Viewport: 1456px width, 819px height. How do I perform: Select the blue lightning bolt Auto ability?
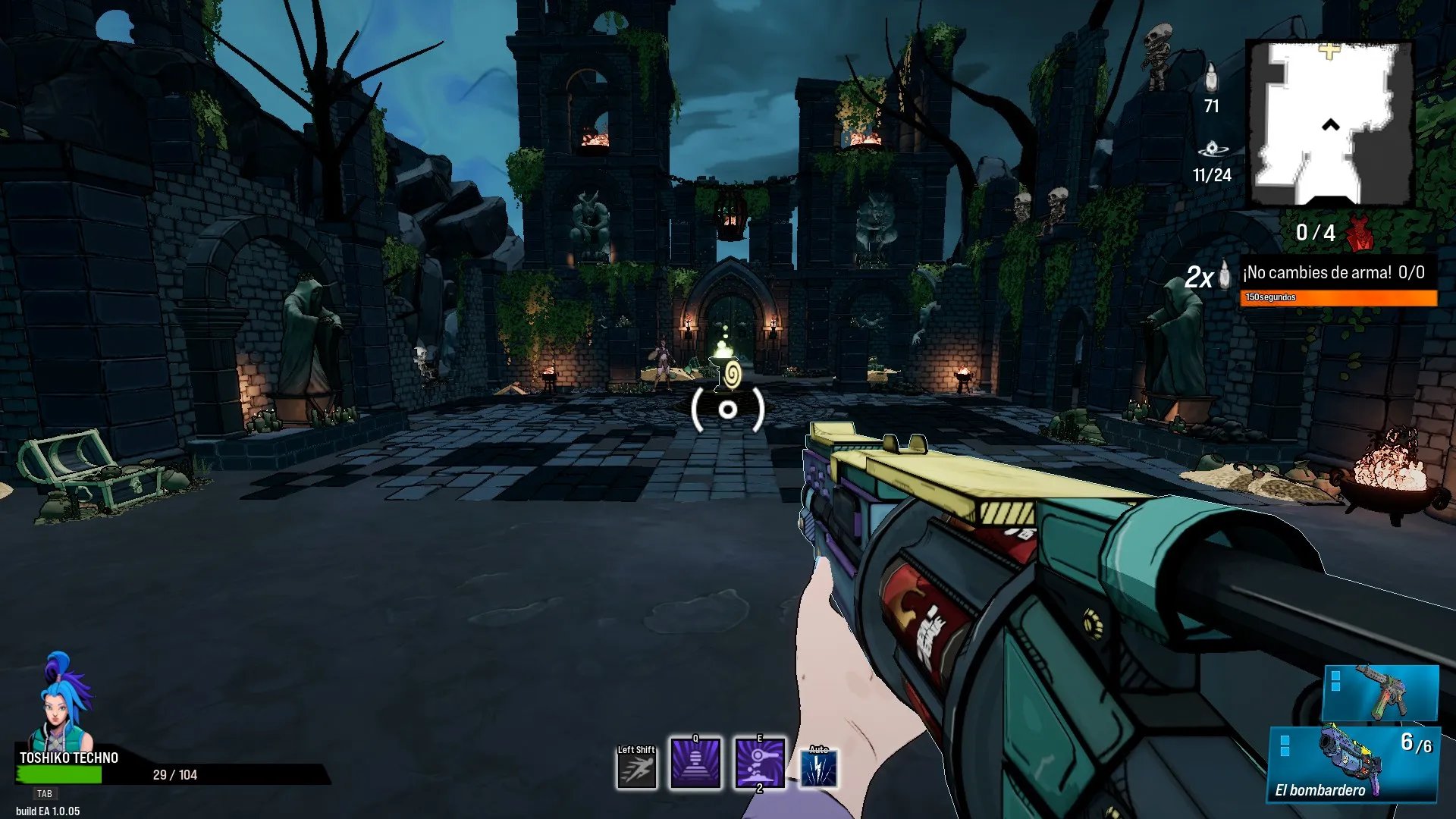pos(819,769)
